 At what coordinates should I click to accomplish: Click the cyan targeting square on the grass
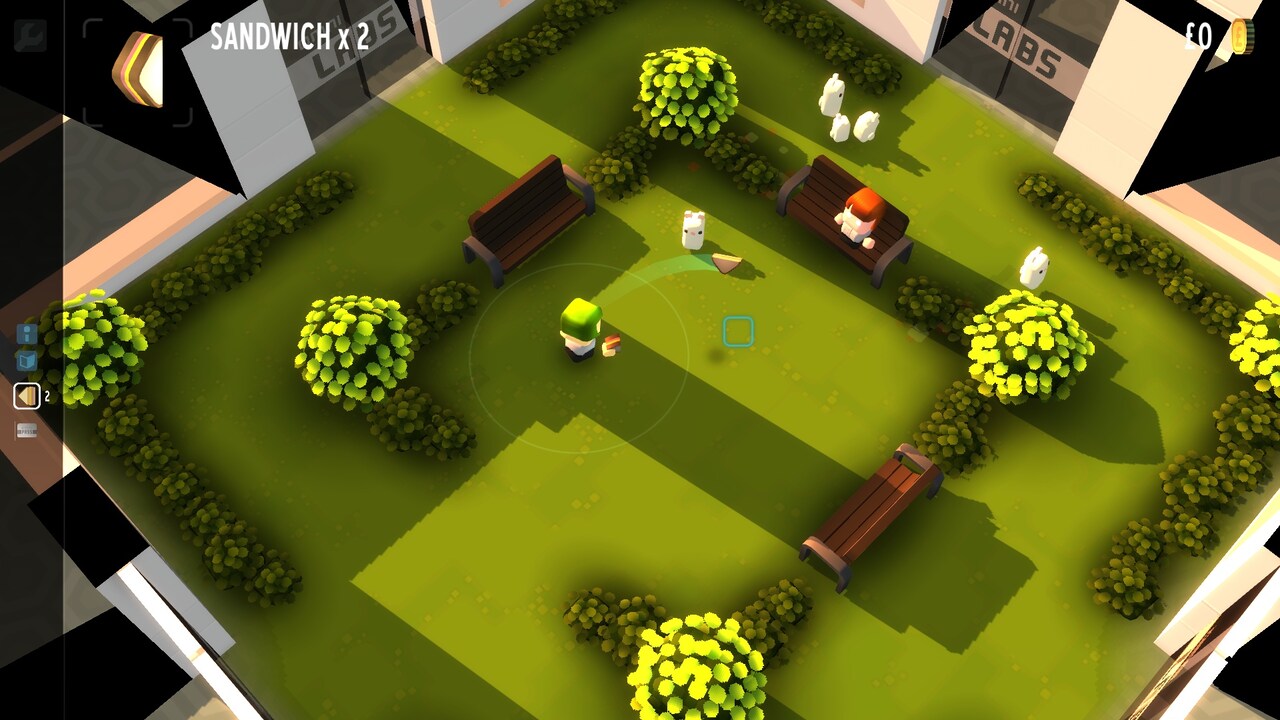(x=739, y=330)
